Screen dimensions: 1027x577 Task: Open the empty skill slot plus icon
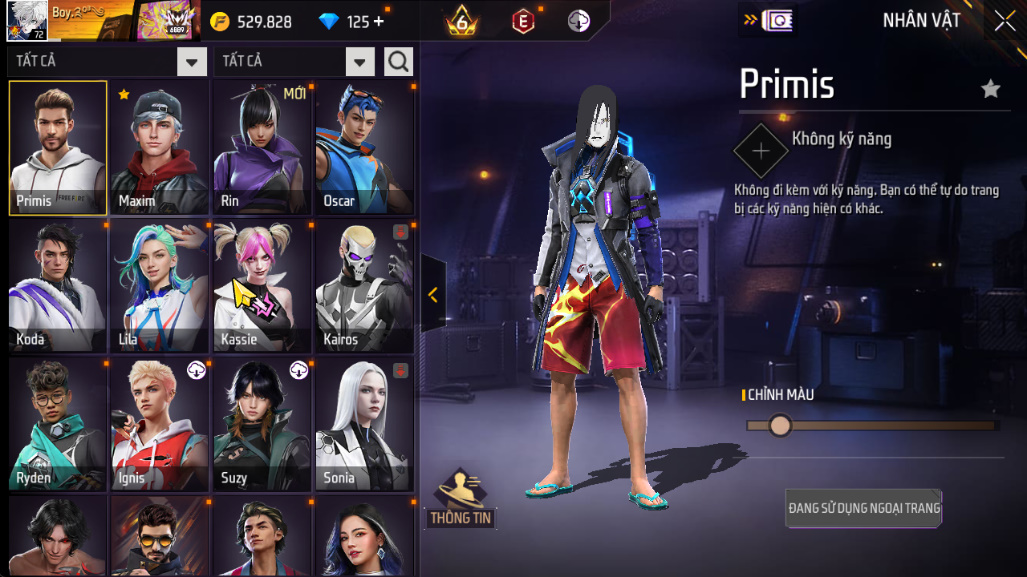761,151
